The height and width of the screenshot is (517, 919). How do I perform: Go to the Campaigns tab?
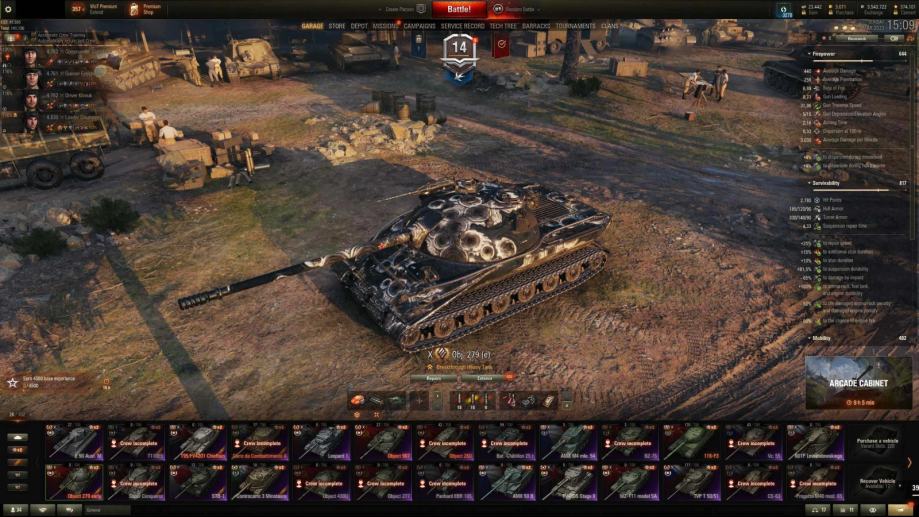pos(420,26)
